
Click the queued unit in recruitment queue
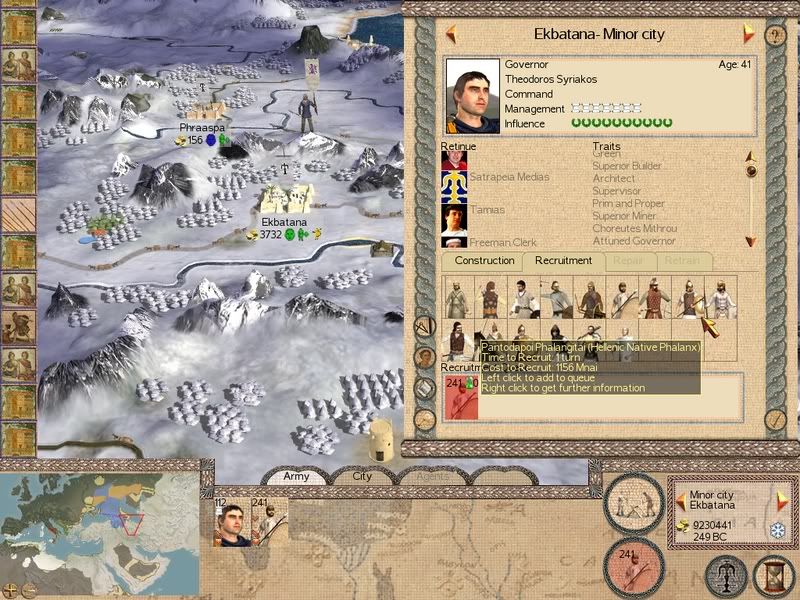click(x=458, y=398)
